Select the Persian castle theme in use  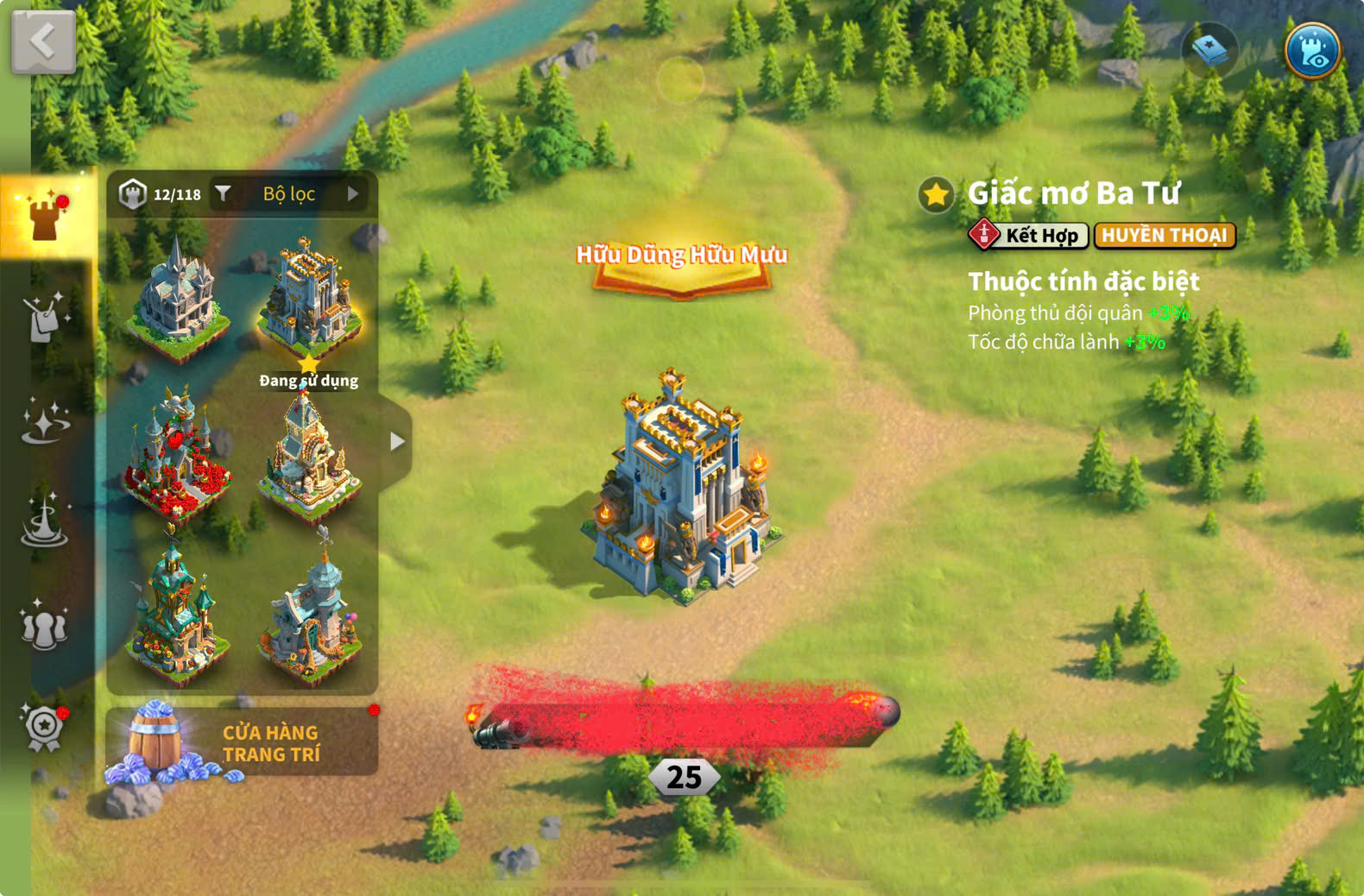[309, 298]
